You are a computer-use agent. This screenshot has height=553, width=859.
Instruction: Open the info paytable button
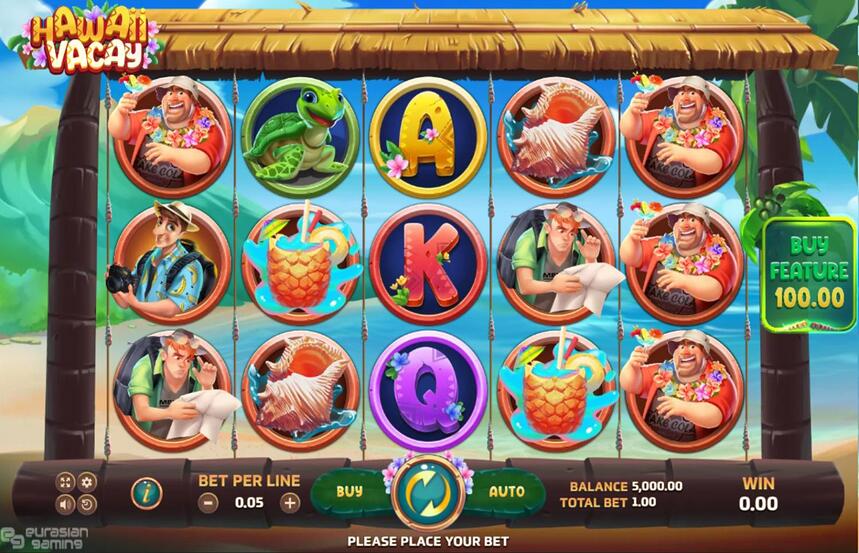click(147, 492)
